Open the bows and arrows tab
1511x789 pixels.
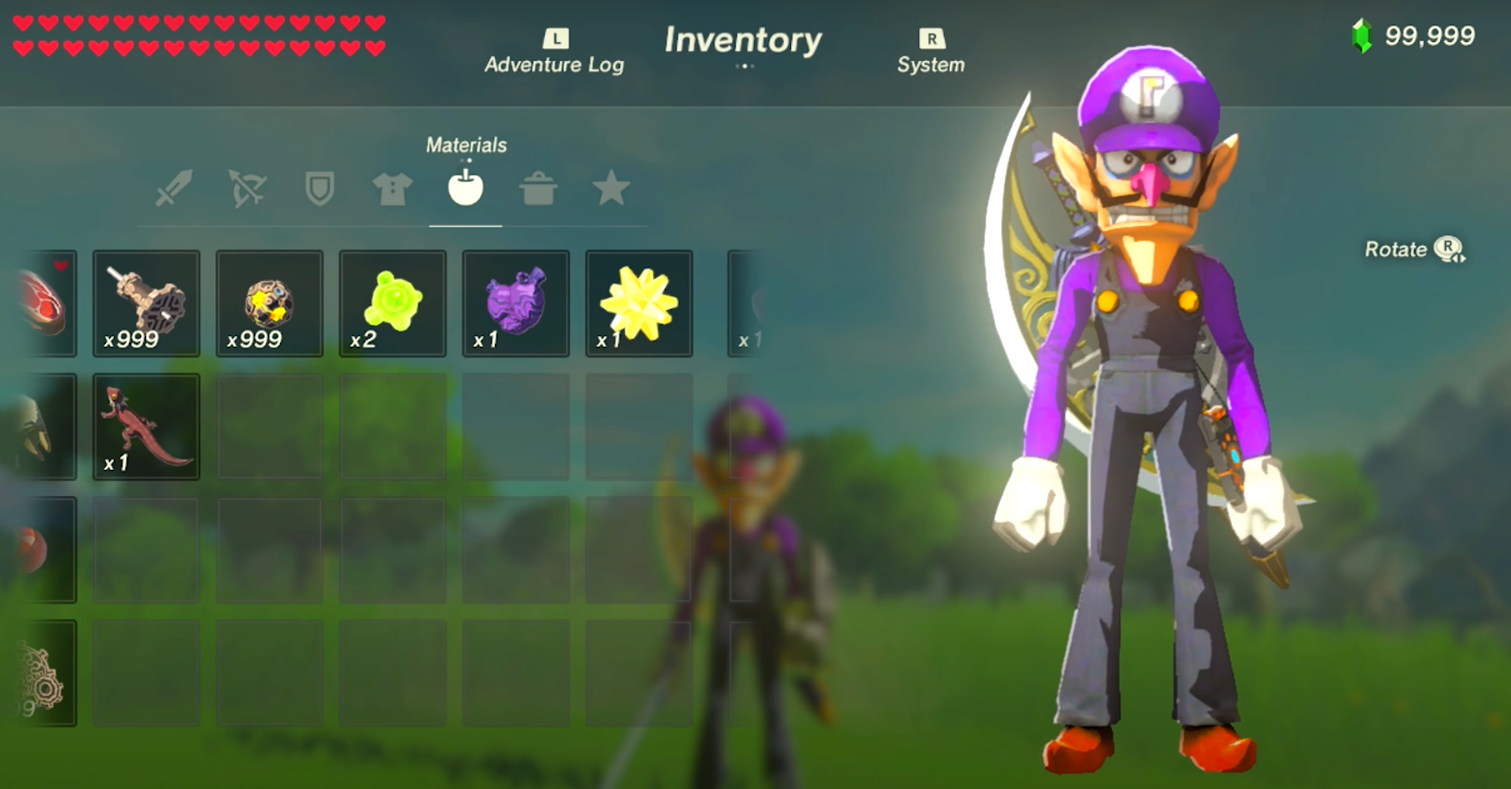pyautogui.click(x=246, y=188)
